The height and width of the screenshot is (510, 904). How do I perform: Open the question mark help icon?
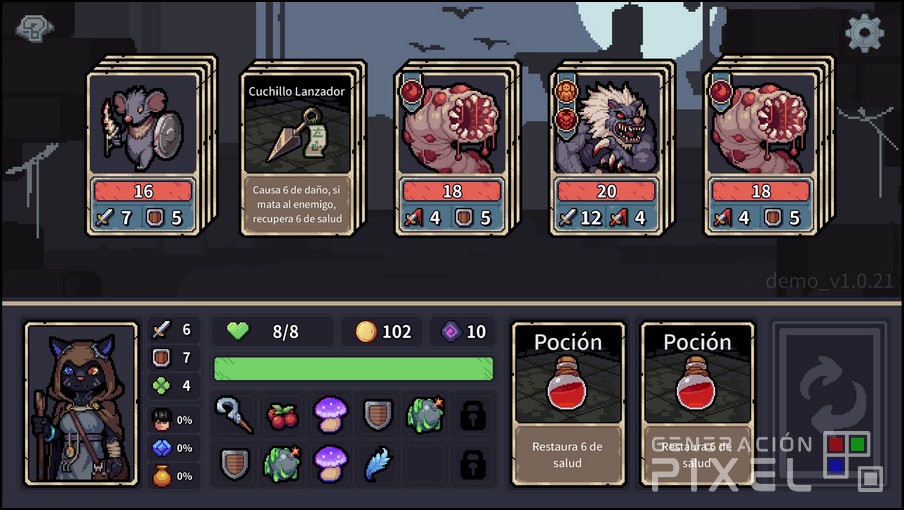point(35,30)
